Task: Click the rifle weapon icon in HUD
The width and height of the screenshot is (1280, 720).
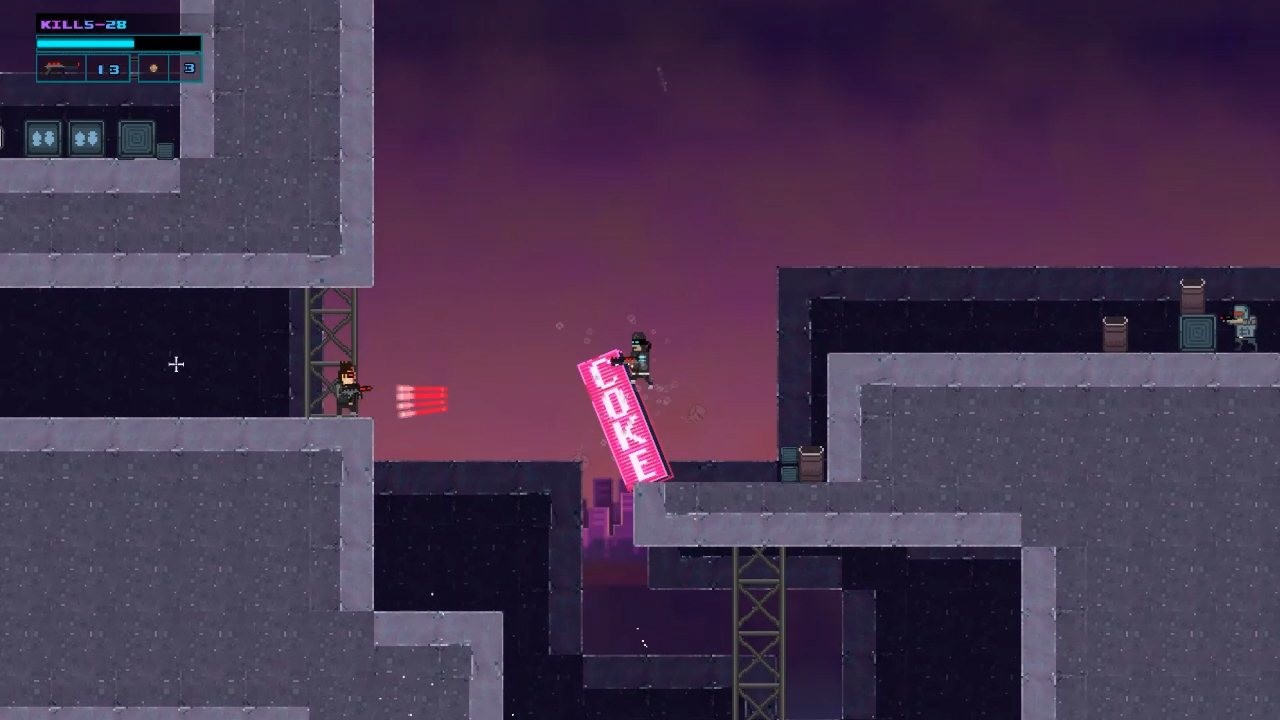Action: pos(62,68)
